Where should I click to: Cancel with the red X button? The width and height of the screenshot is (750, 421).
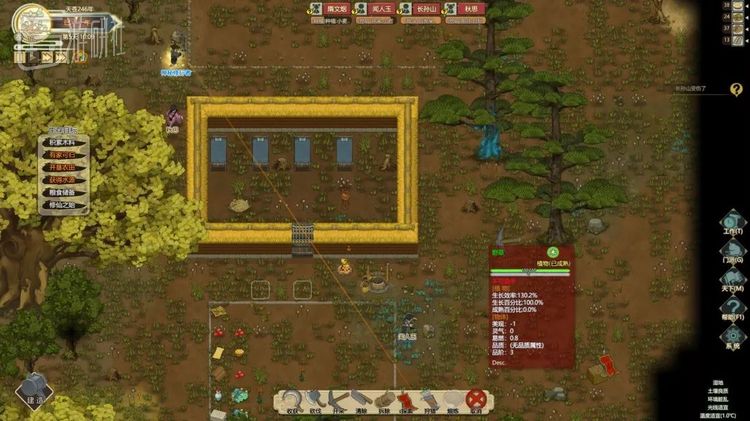tap(476, 401)
